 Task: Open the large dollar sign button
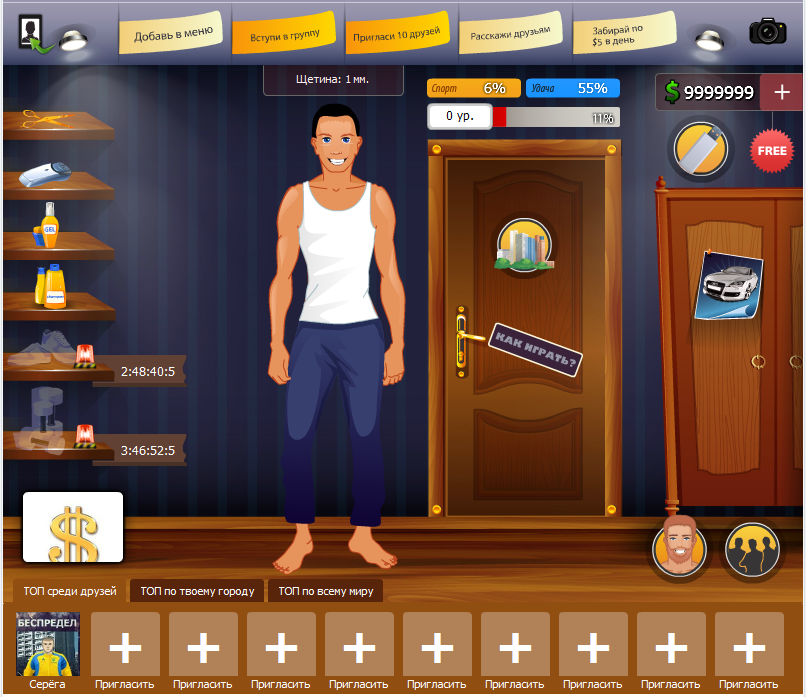tap(73, 527)
